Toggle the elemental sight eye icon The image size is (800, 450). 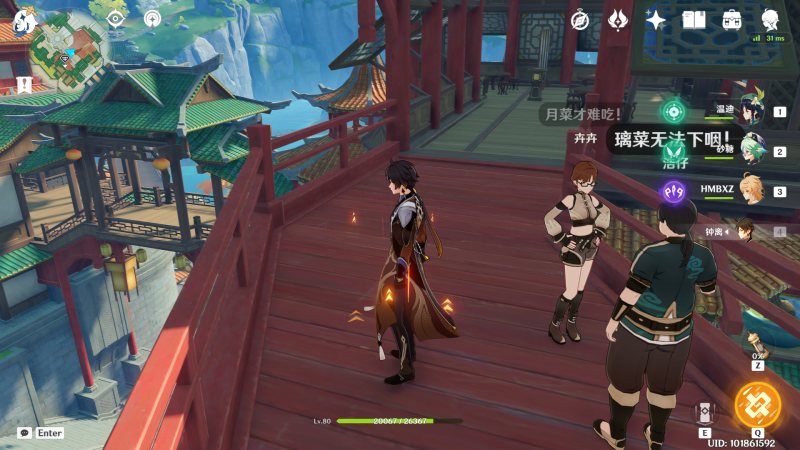click(x=116, y=18)
